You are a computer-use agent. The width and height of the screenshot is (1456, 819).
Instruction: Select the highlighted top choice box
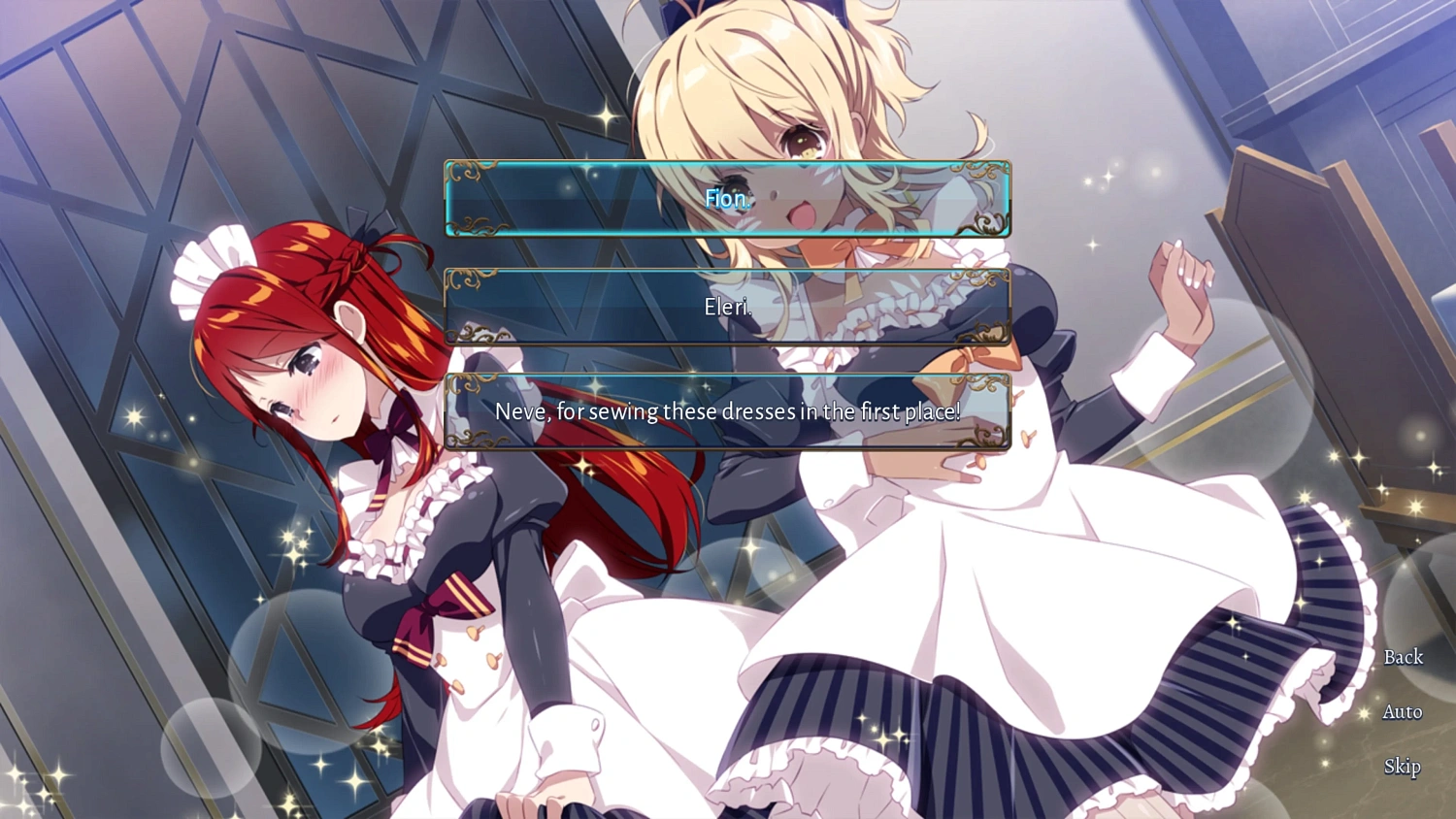(727, 199)
